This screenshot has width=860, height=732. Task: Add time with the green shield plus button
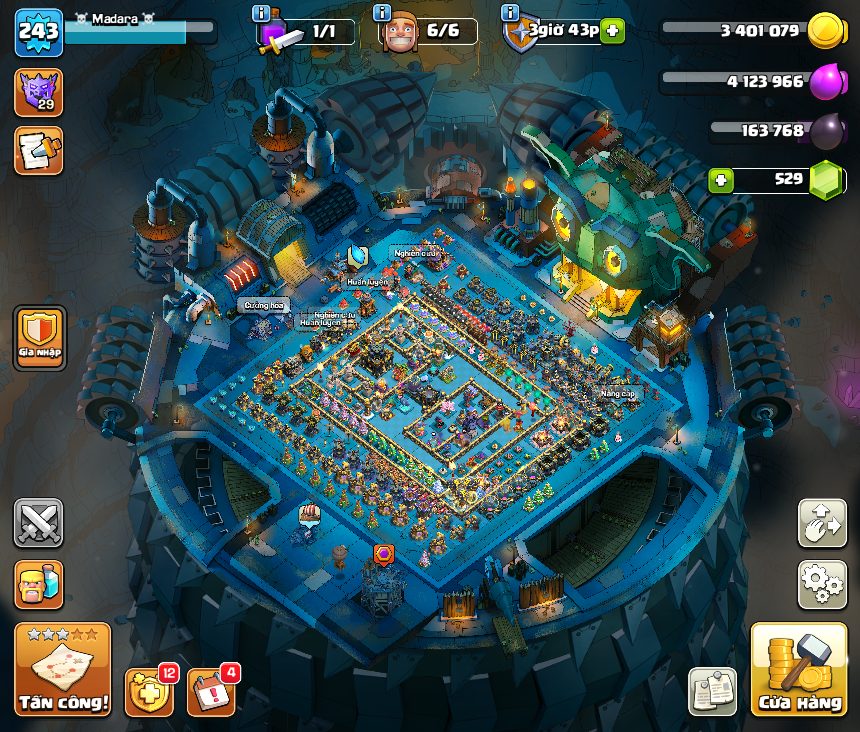[612, 31]
